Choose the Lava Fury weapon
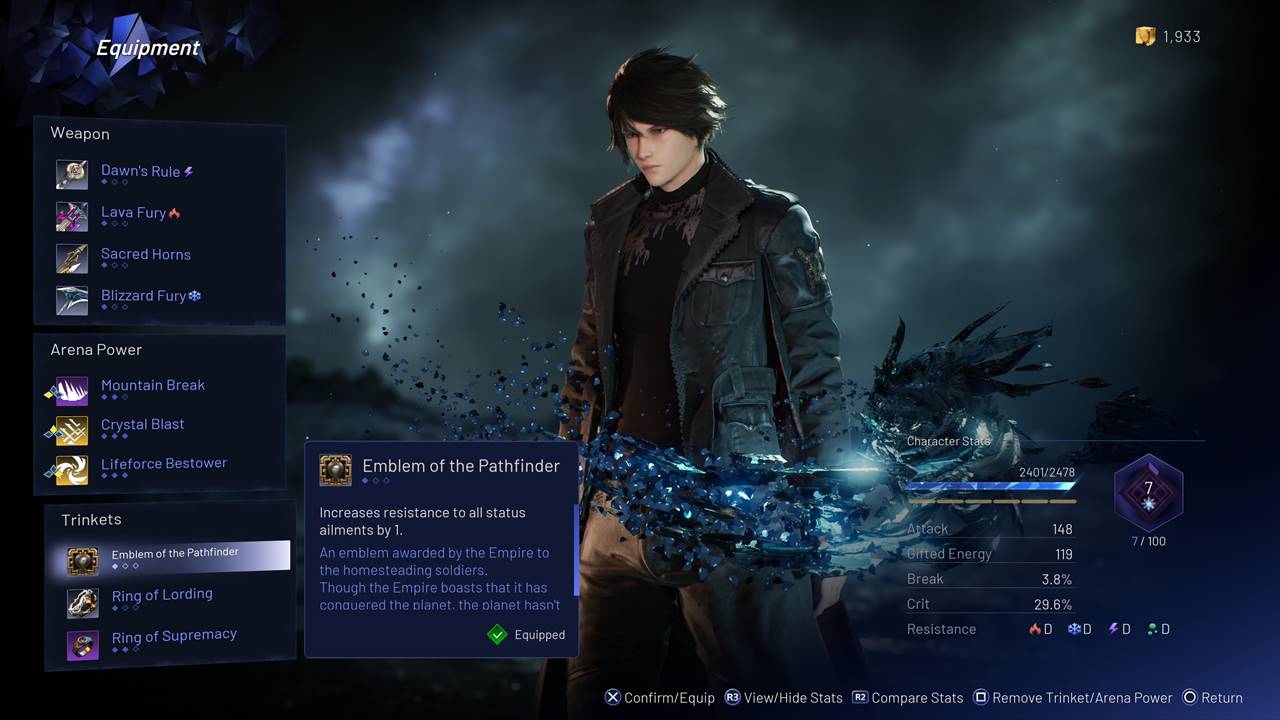 coord(134,214)
